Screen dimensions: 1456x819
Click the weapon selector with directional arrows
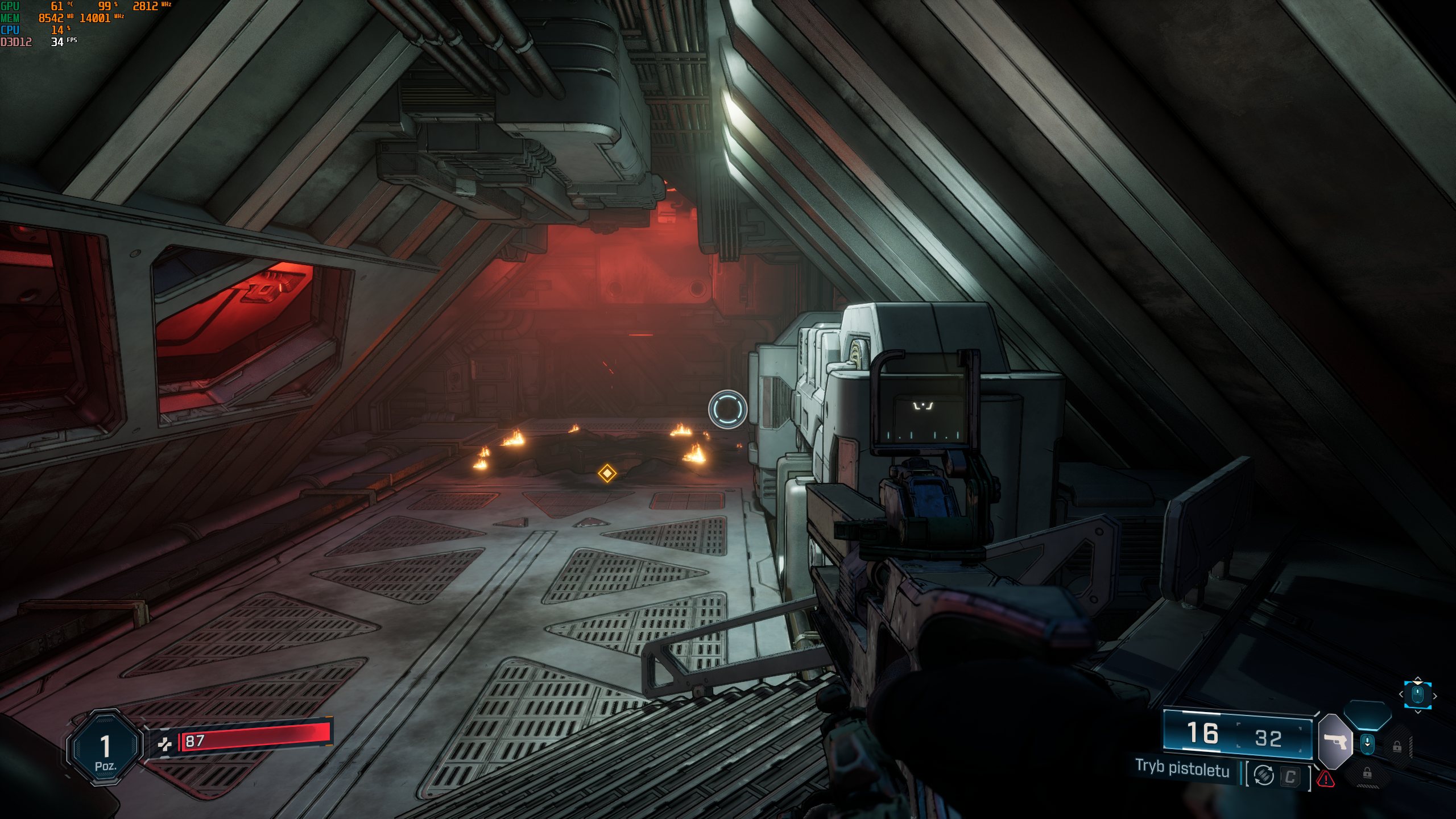tap(1418, 695)
